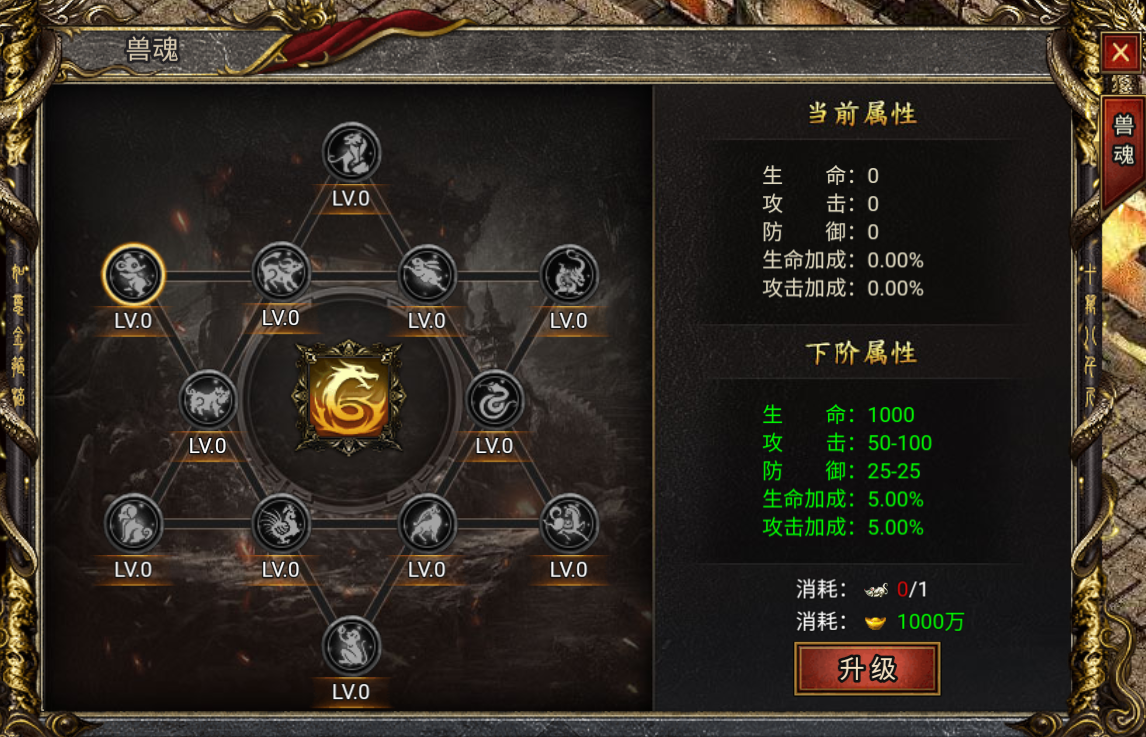Switch to the 兽魂 side tab
1146x737 pixels.
pos(1123,141)
